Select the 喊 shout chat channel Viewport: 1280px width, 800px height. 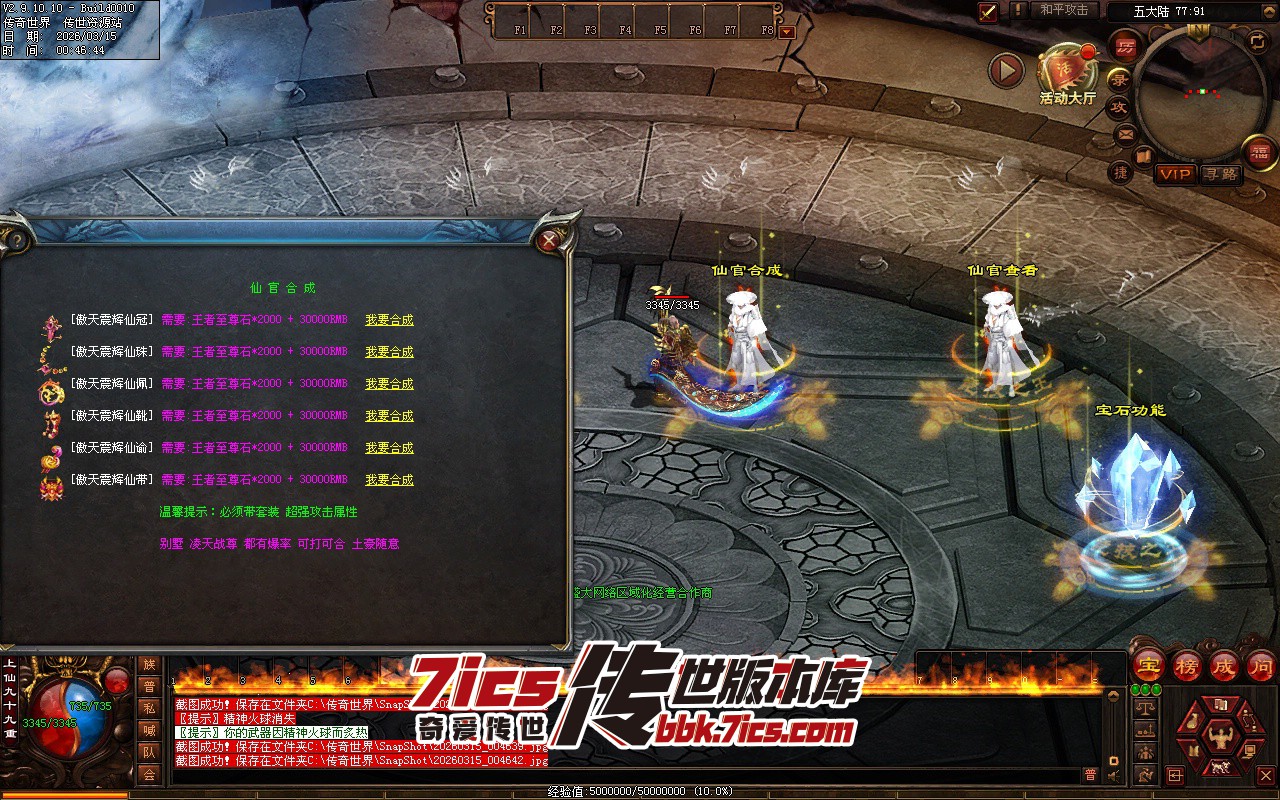(149, 730)
